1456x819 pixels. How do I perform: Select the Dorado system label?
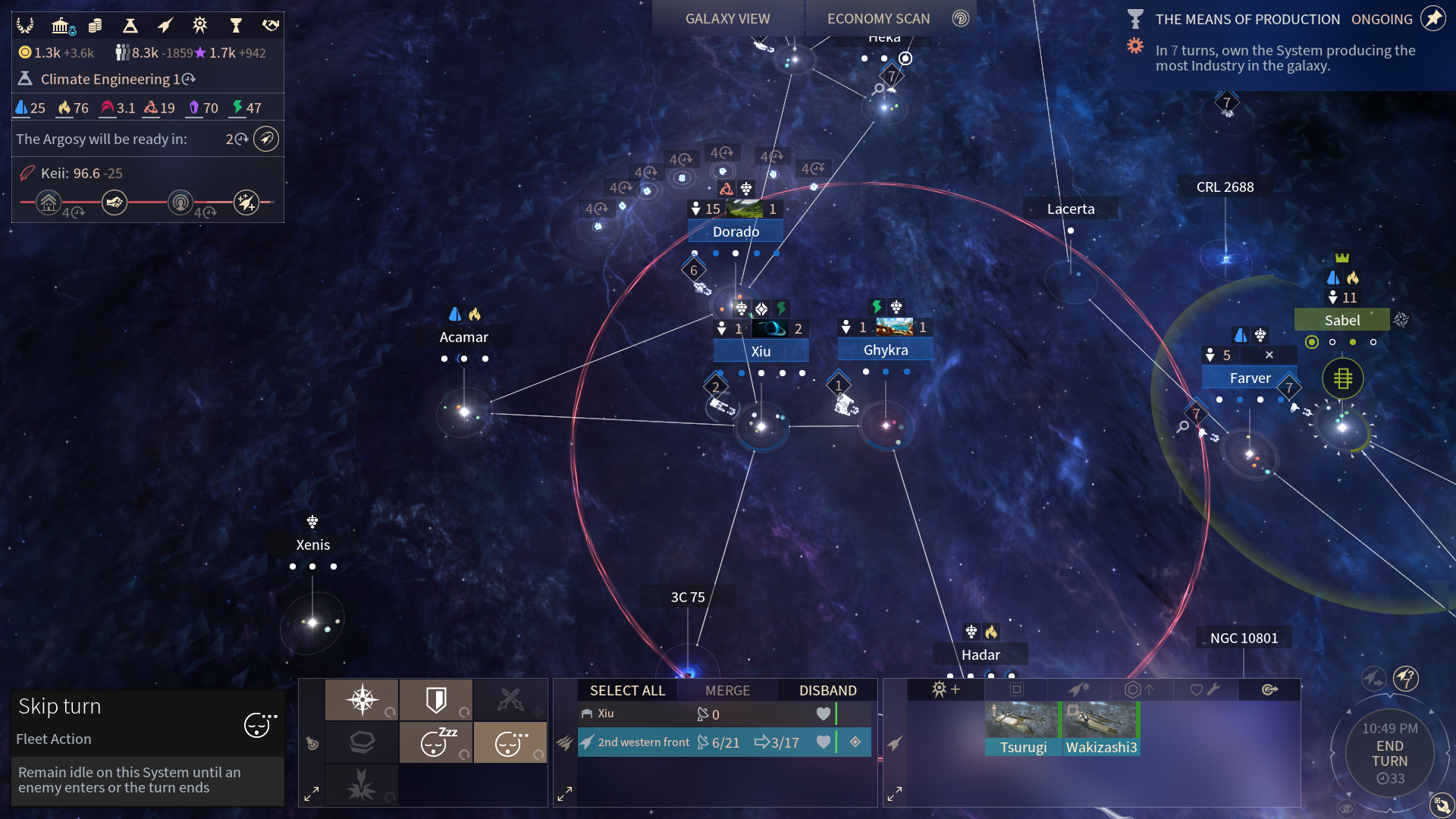coord(736,231)
